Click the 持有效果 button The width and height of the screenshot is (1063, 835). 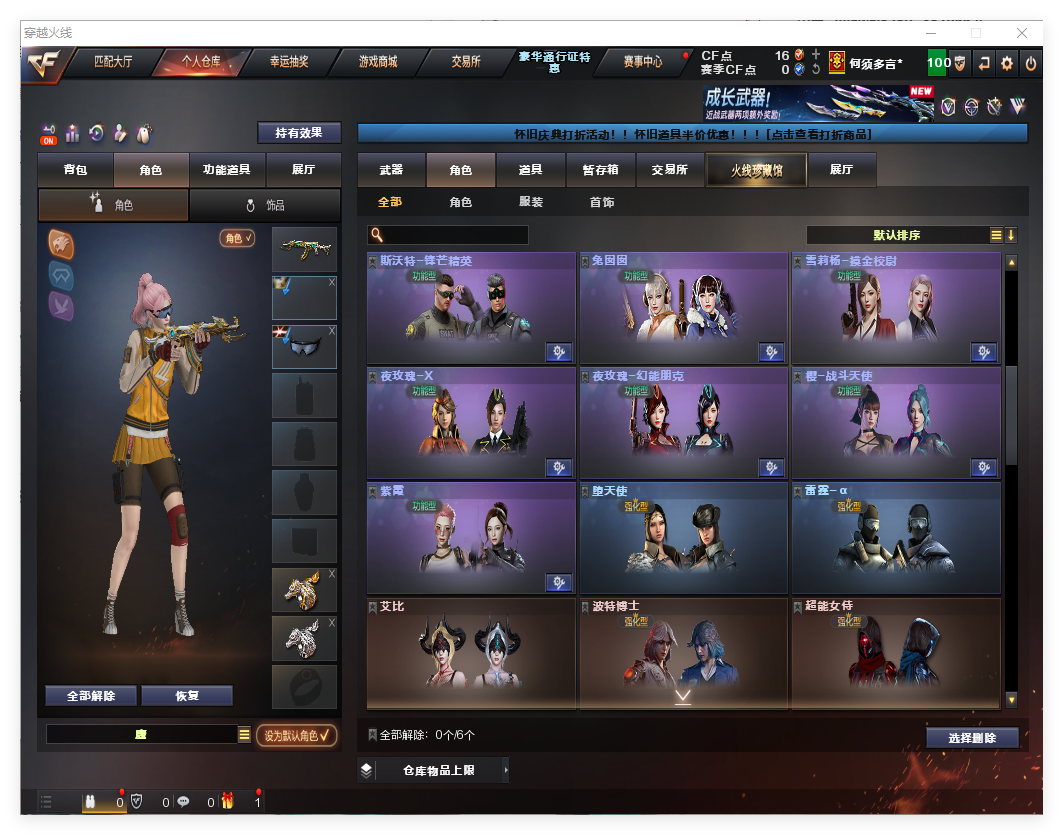[299, 133]
